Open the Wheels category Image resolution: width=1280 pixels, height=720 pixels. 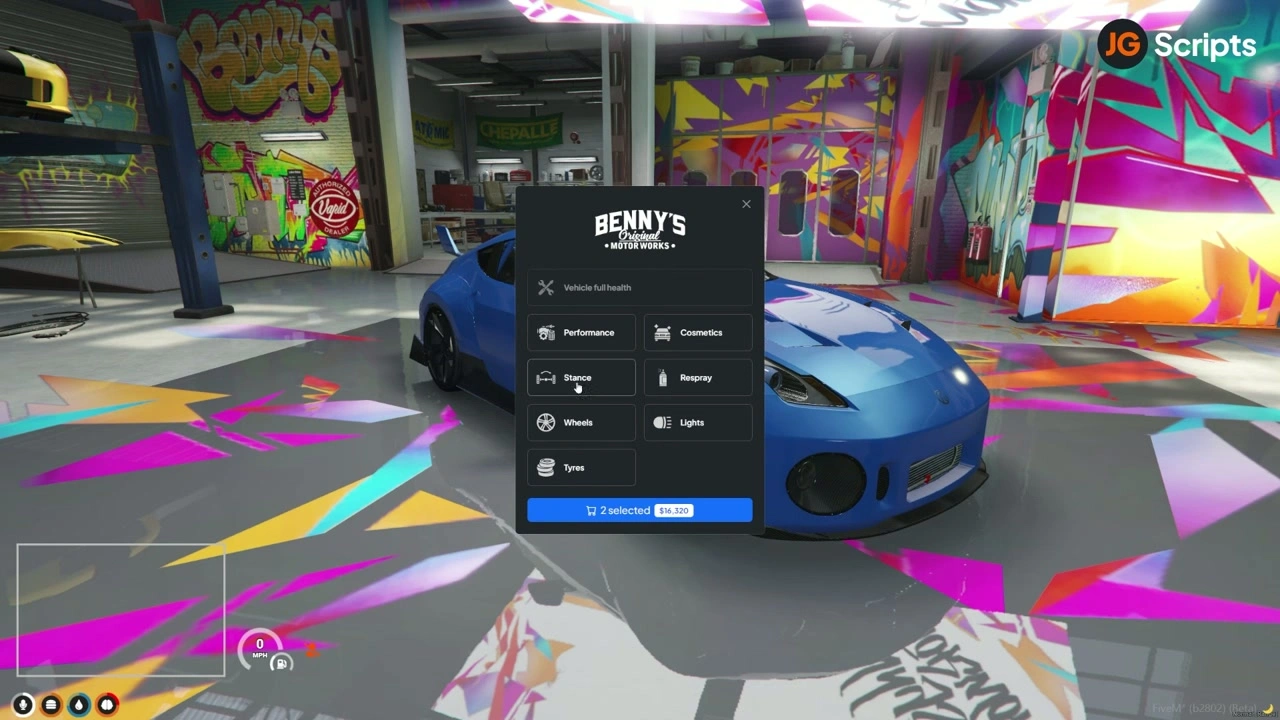581,423
